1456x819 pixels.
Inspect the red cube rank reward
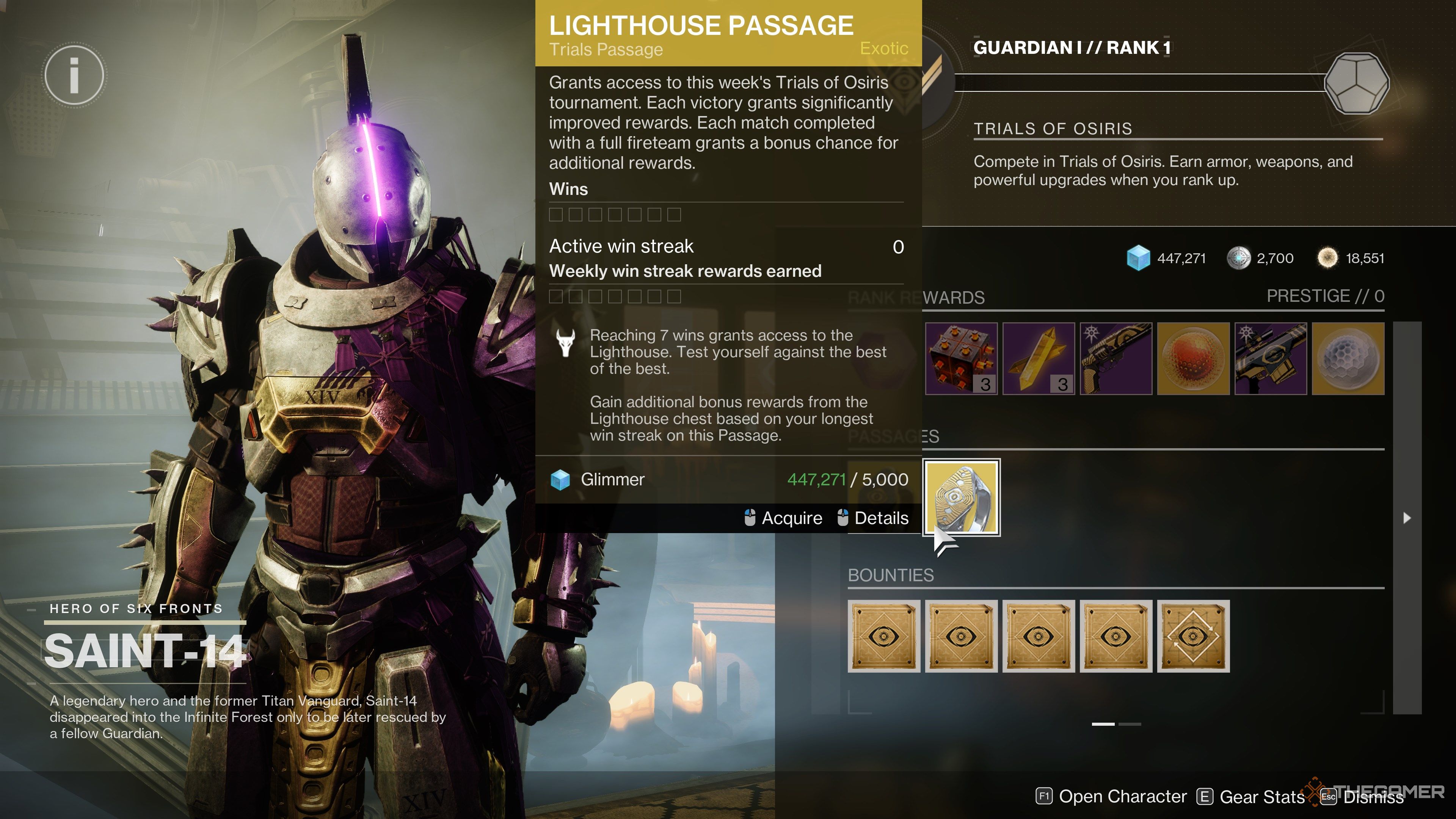point(961,358)
